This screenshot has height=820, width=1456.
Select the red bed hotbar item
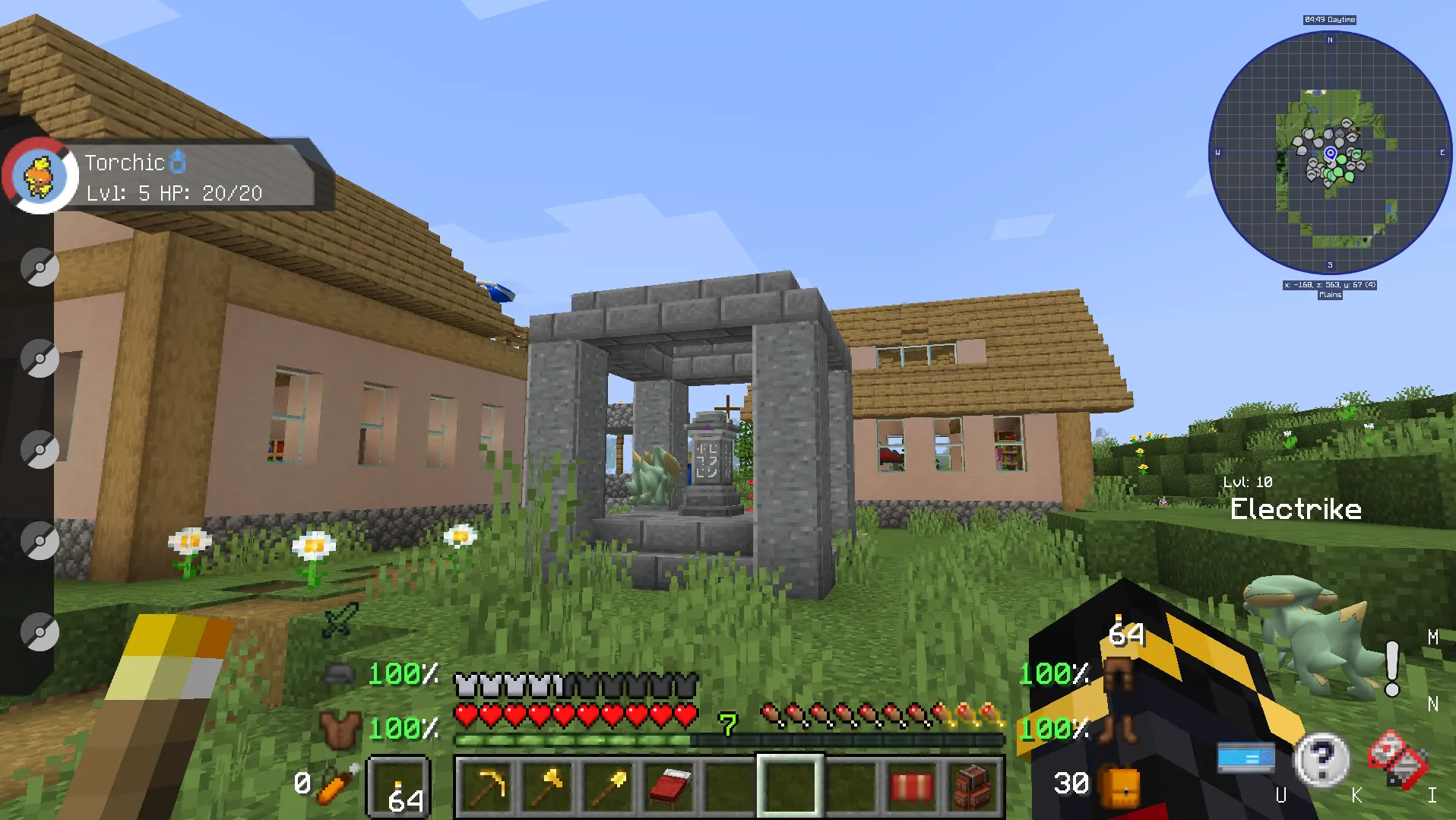[x=666, y=786]
